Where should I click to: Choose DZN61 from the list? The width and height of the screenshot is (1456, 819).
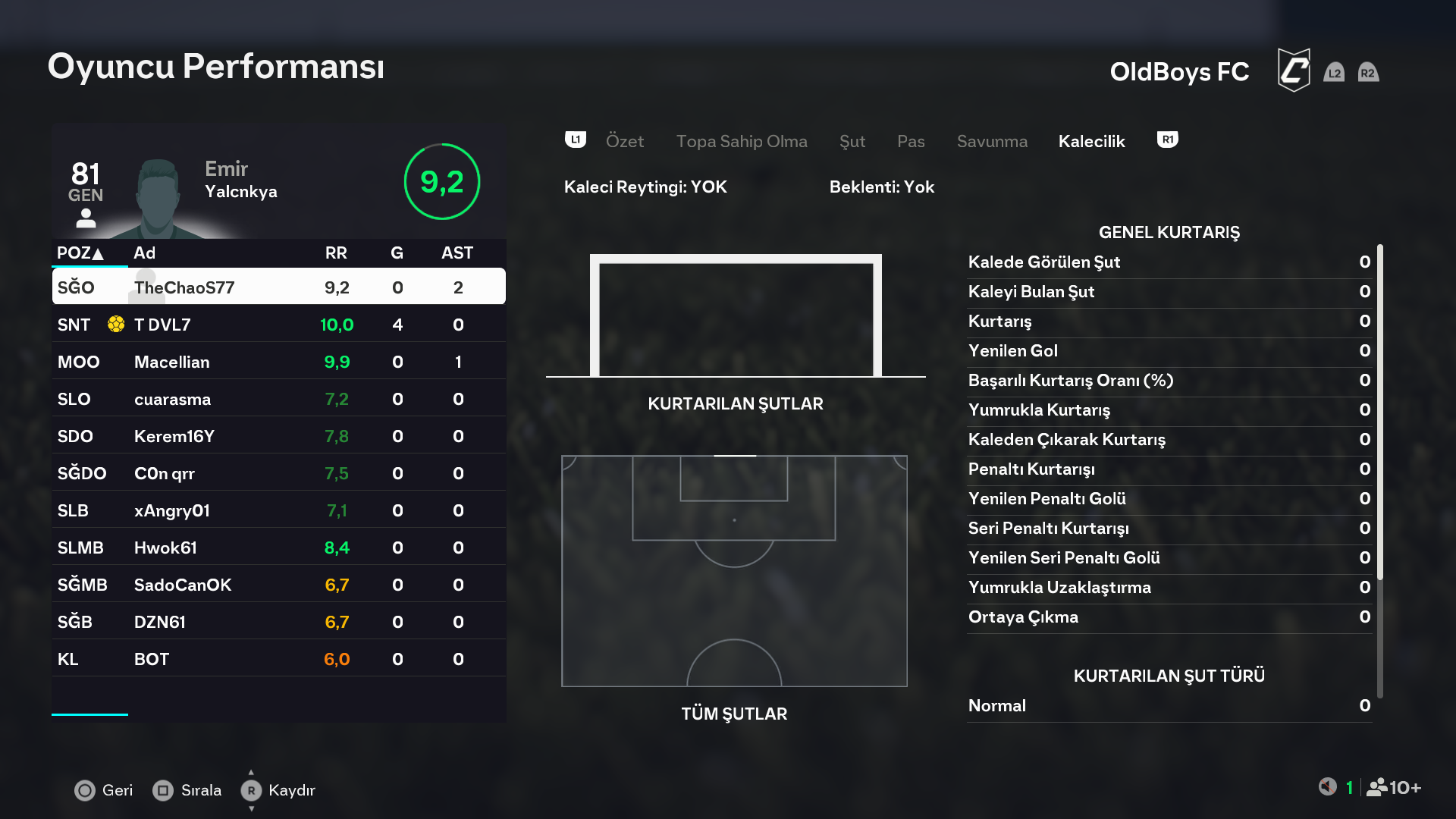(278, 622)
